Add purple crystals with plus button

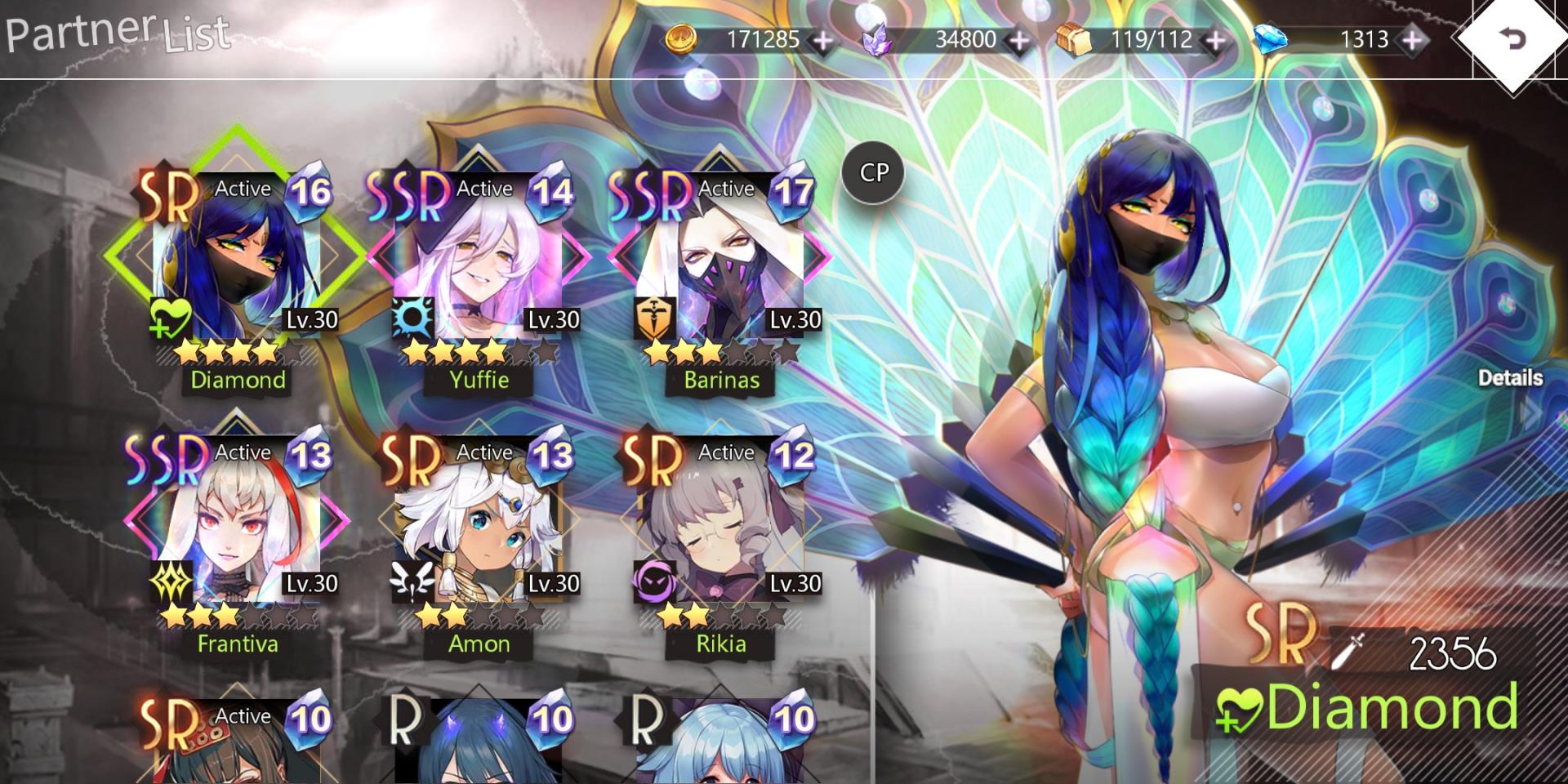(1019, 39)
